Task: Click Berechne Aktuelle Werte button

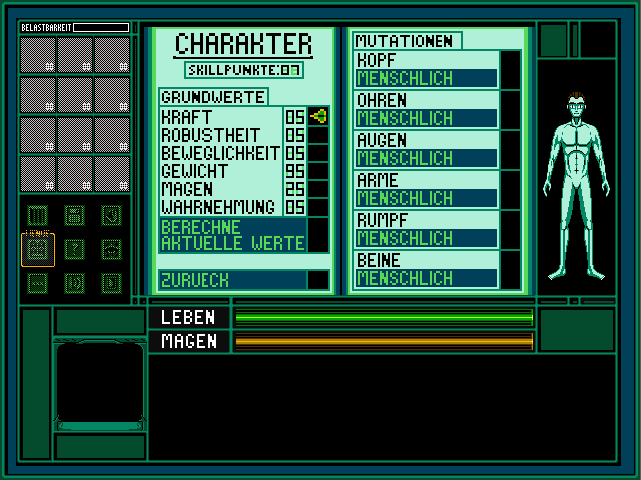Action: [x=232, y=234]
